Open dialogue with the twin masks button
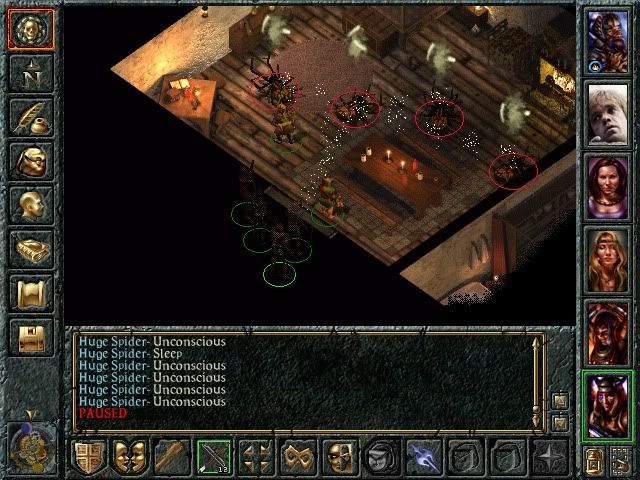640x480 pixels. 130,456
